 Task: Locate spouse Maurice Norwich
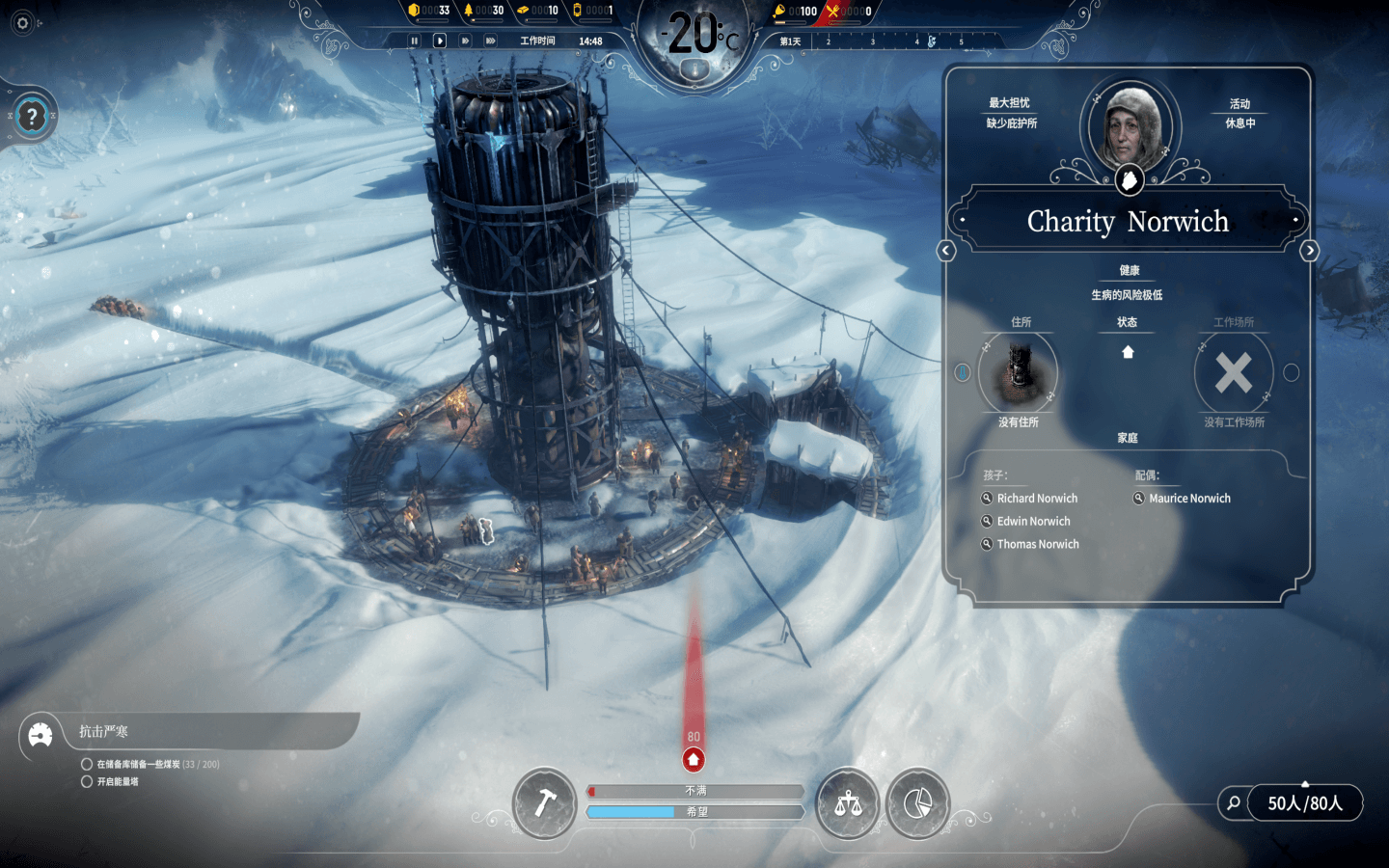coord(1188,499)
